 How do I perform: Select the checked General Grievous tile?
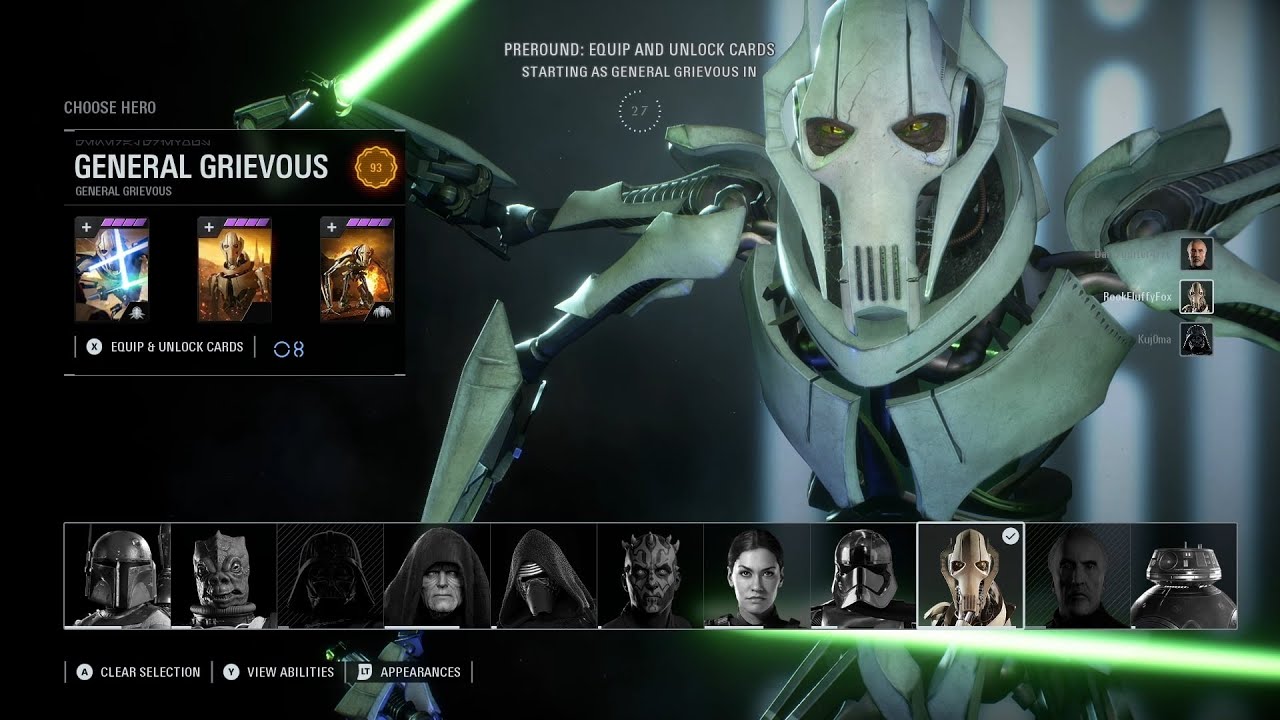pos(970,576)
